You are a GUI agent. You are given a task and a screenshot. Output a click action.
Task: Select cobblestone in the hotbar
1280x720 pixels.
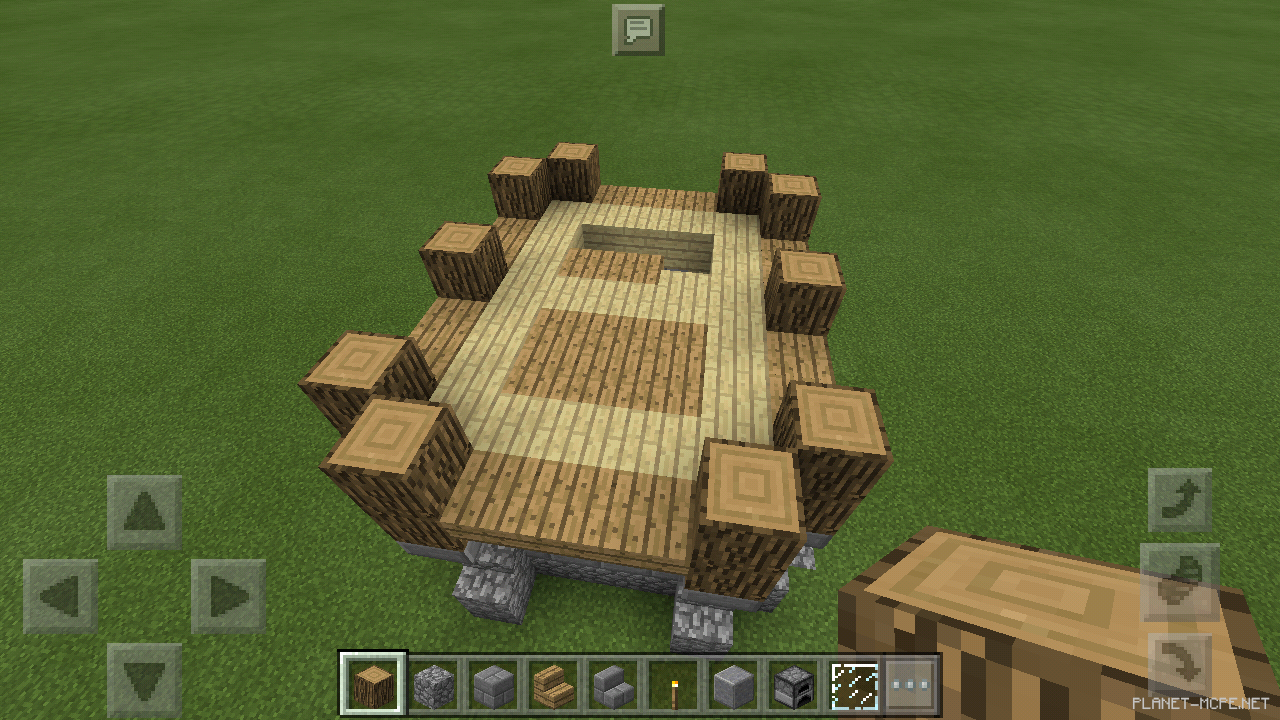pyautogui.click(x=434, y=680)
